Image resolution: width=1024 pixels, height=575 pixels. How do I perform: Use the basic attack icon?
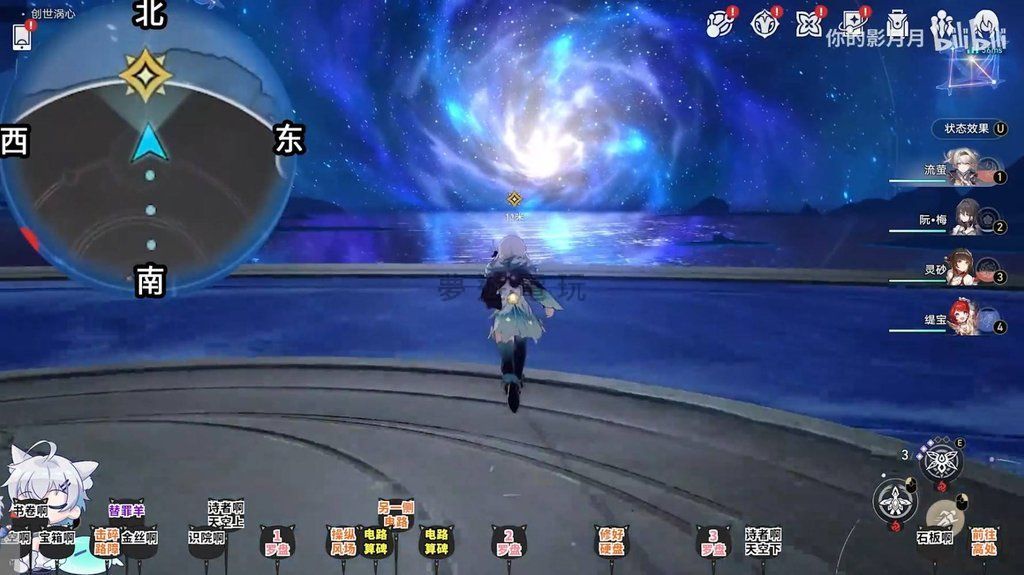895,501
